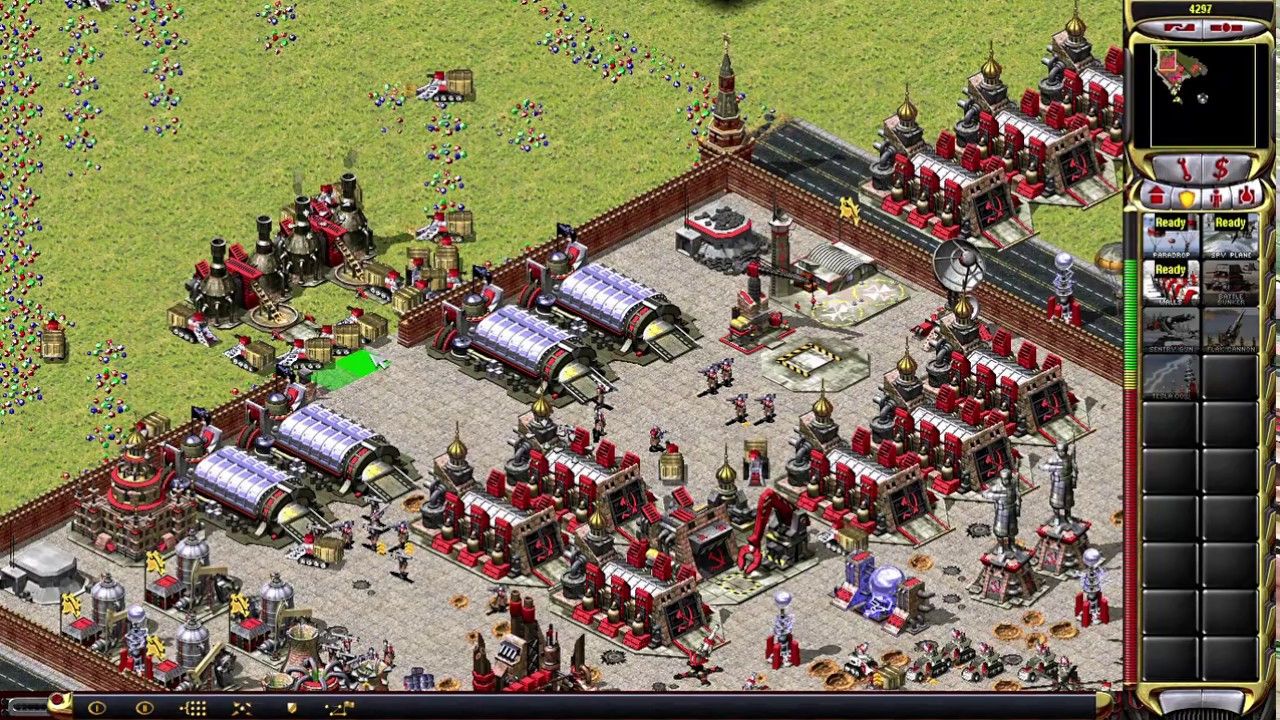Switch to the vehicles build tab
The height and width of the screenshot is (720, 1280).
tap(1245, 195)
